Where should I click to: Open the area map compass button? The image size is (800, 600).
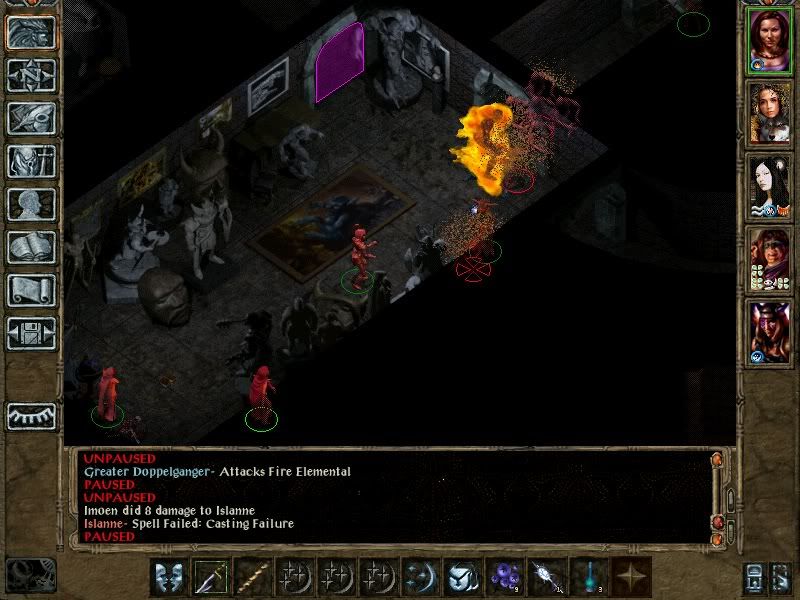(x=31, y=75)
